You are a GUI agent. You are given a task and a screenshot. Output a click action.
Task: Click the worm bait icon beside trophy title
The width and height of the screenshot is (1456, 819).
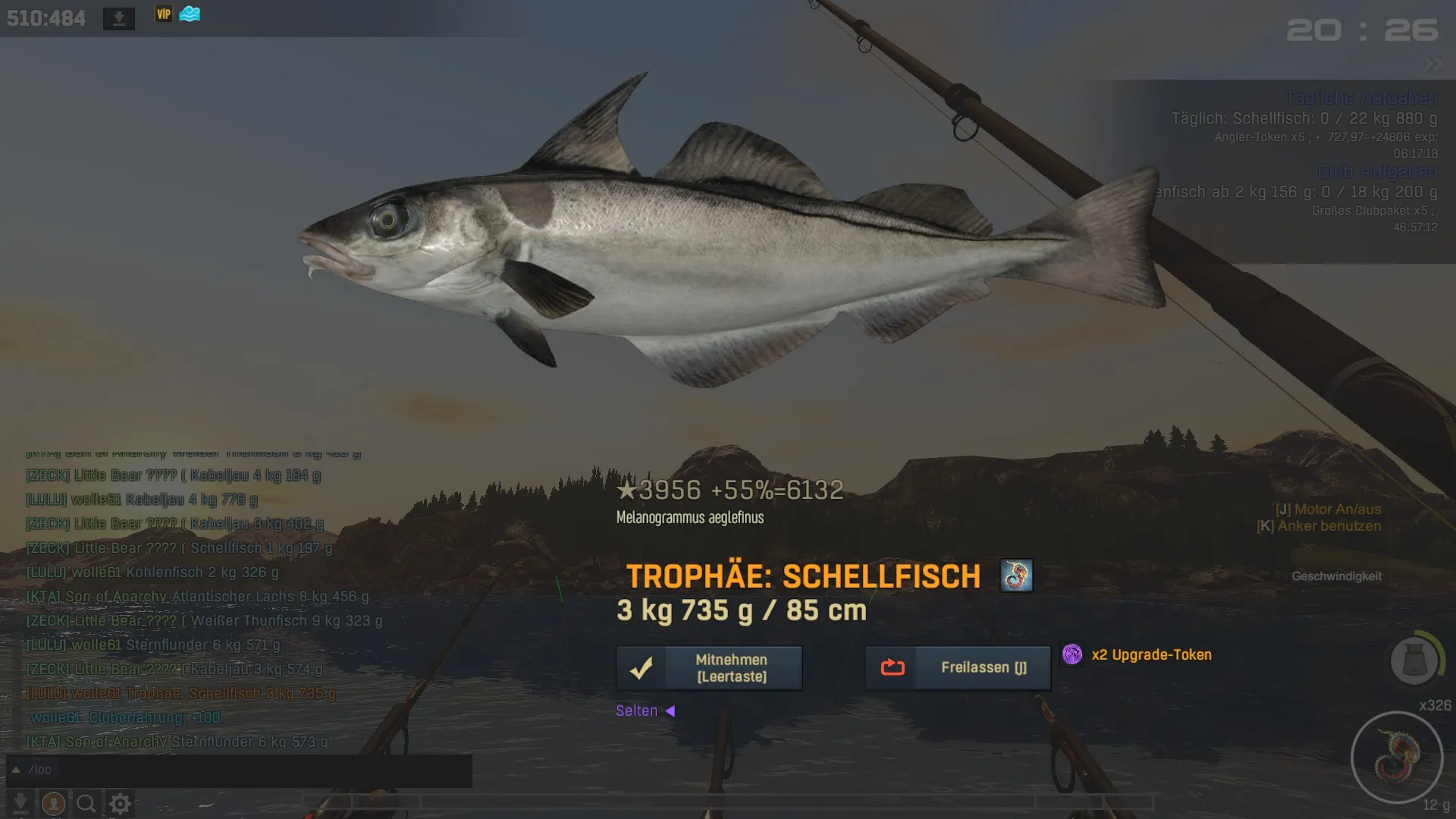tap(1016, 576)
